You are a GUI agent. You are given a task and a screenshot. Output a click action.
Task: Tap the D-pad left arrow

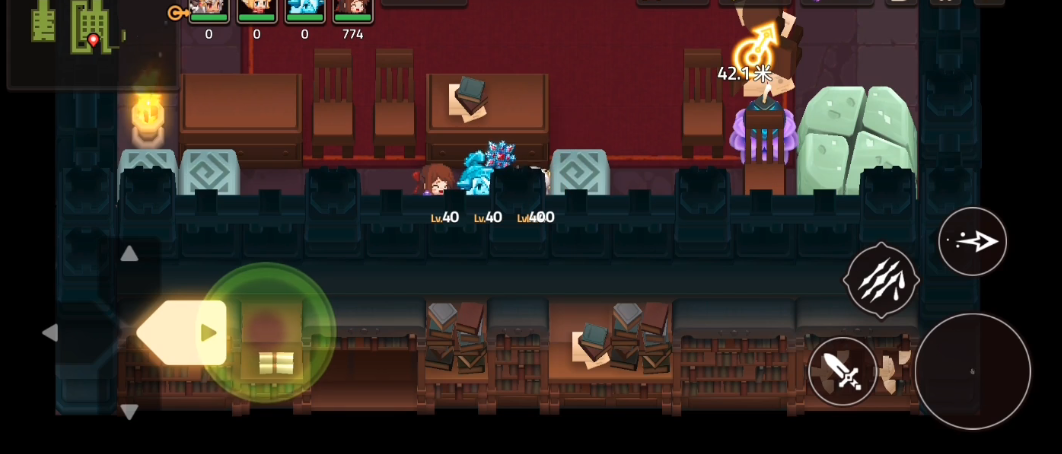(x=50, y=333)
